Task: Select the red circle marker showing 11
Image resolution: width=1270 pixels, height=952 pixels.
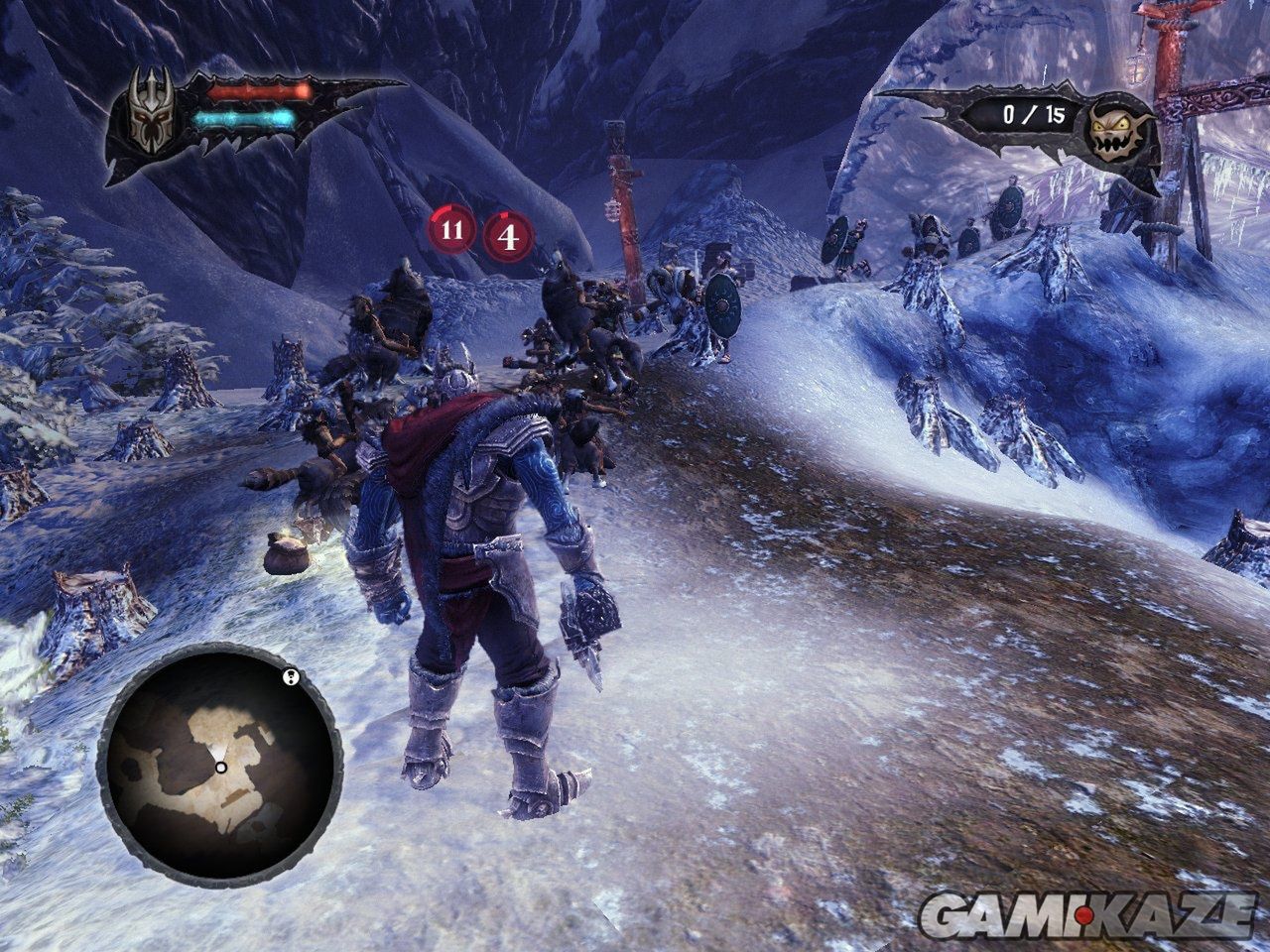Action: [451, 231]
